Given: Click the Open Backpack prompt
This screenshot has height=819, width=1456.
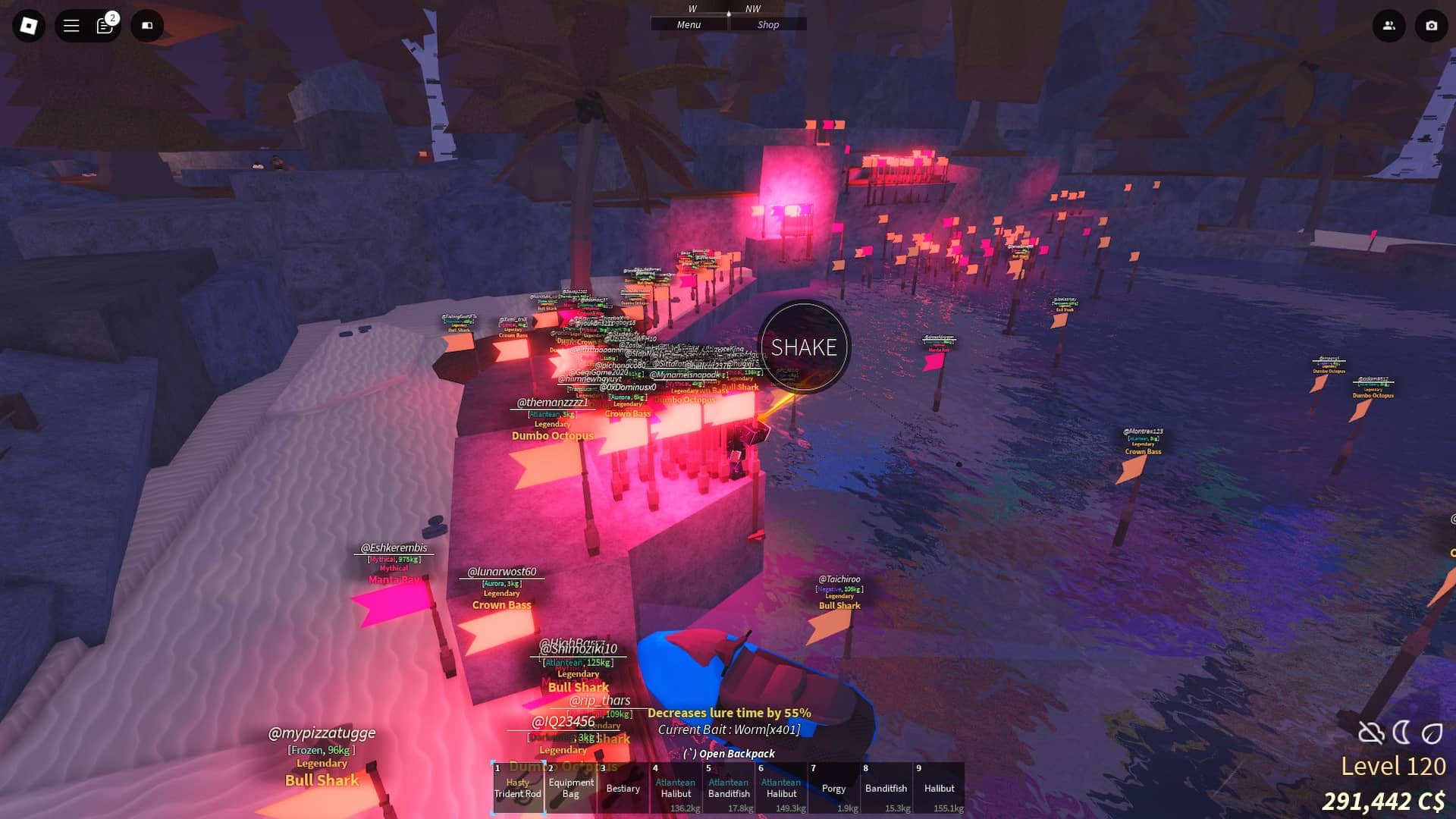Looking at the screenshot, I should 729,754.
